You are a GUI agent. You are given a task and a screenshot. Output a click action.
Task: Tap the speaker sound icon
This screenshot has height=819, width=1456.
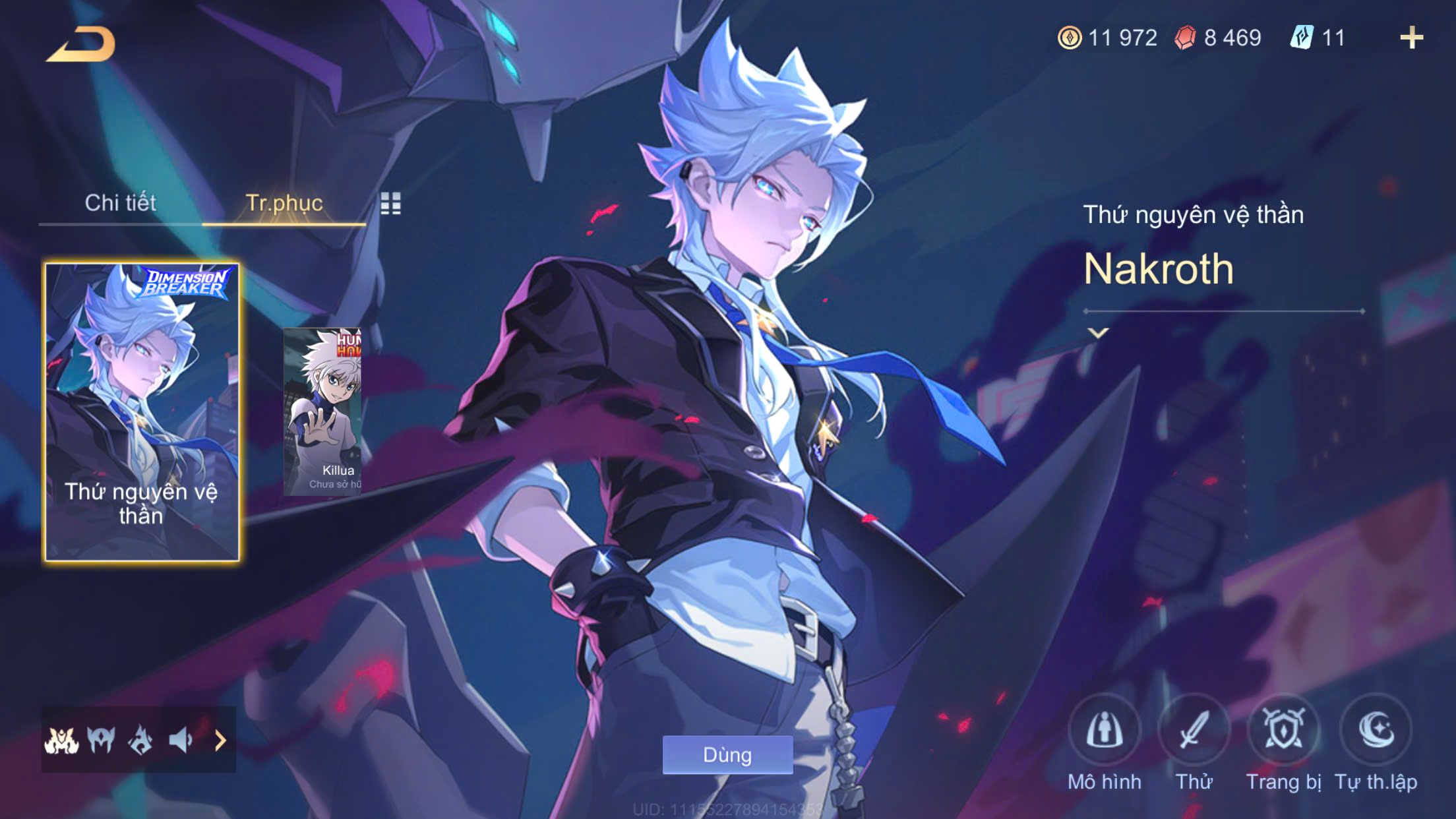tap(180, 741)
